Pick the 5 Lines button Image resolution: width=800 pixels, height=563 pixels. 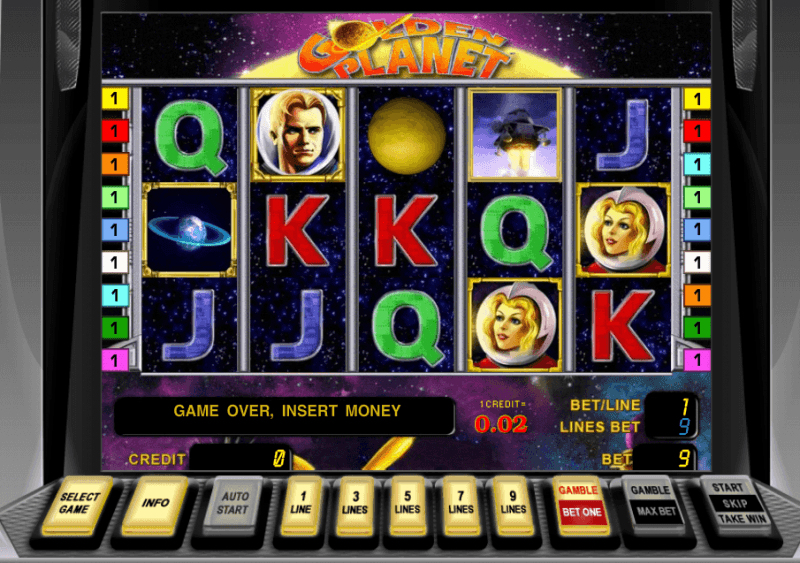point(407,502)
